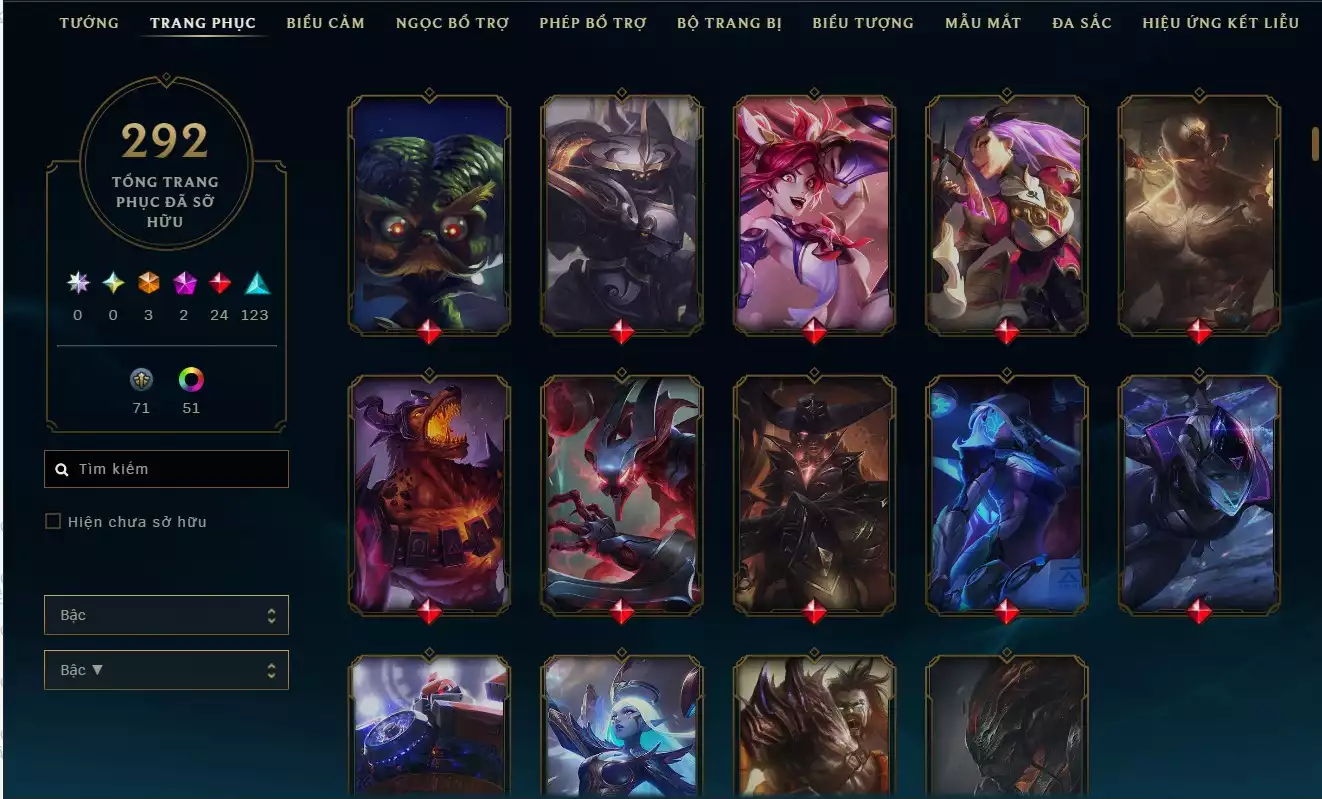
Task: Go to the NGỌC BỔ TRỢ menu item
Action: click(x=453, y=22)
